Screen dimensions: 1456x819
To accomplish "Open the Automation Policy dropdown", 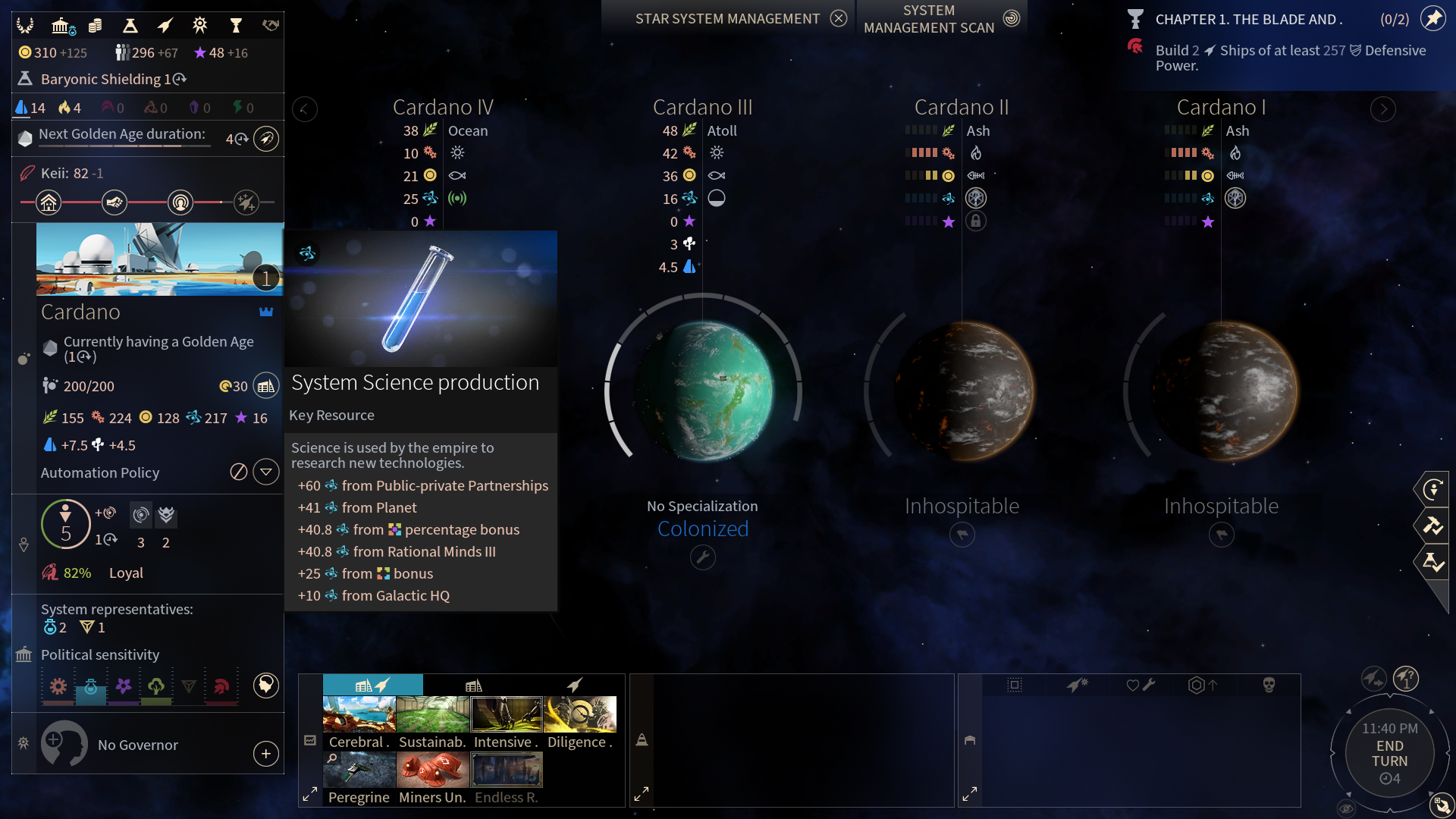I will pyautogui.click(x=265, y=472).
